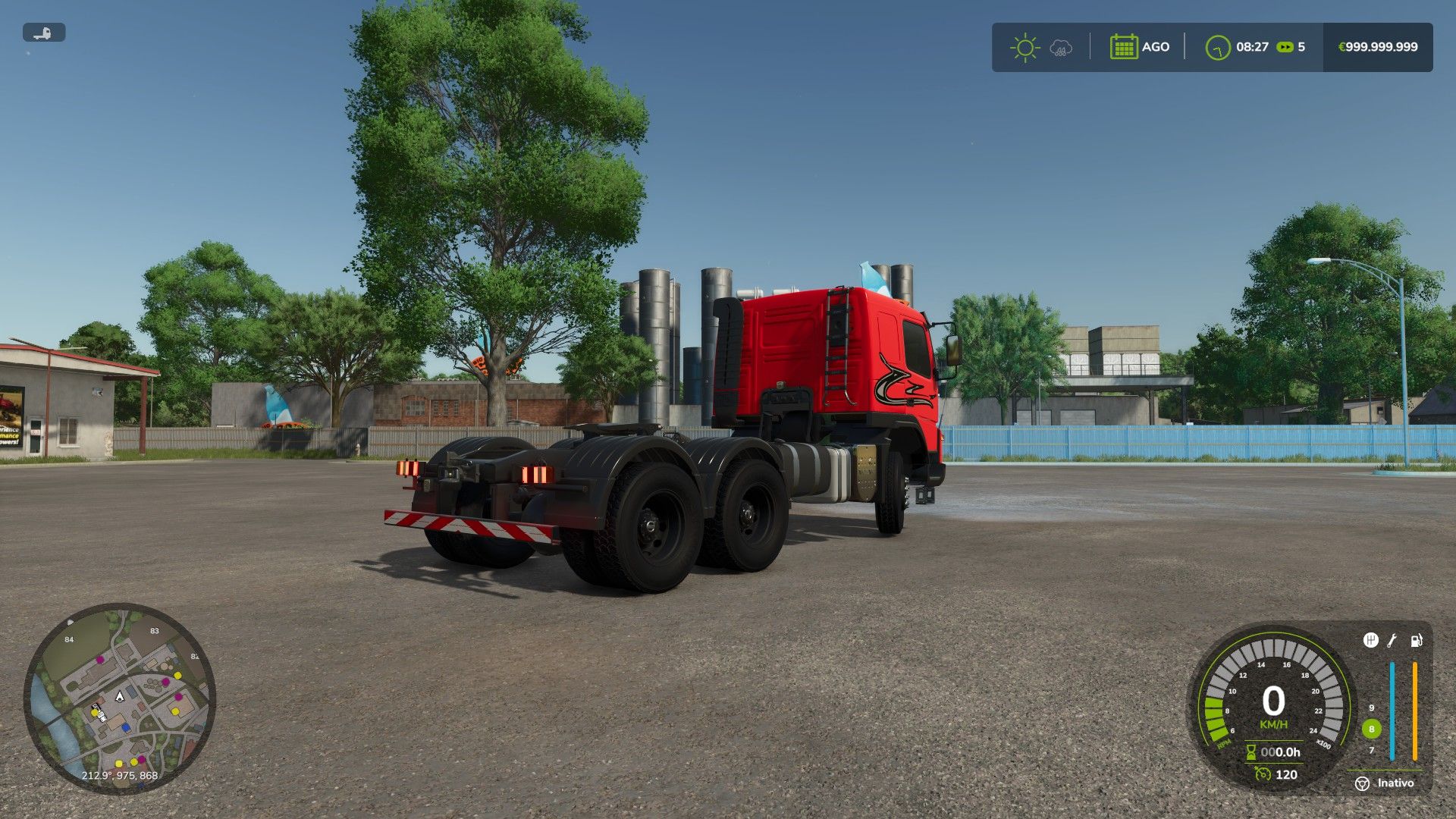1456x819 pixels.
Task: Click the truck icon in the top-left corner
Action: (x=44, y=33)
